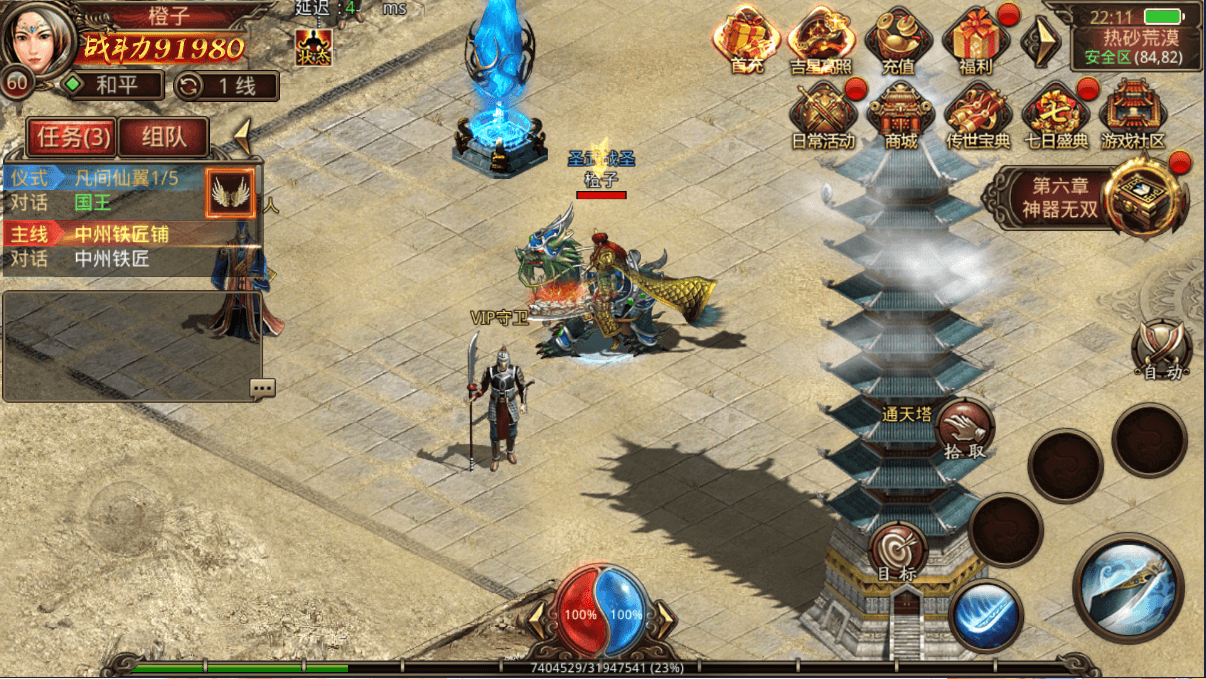The height and width of the screenshot is (679, 1206).
Task: Open the 传世宝典 guide book
Action: pos(978,115)
